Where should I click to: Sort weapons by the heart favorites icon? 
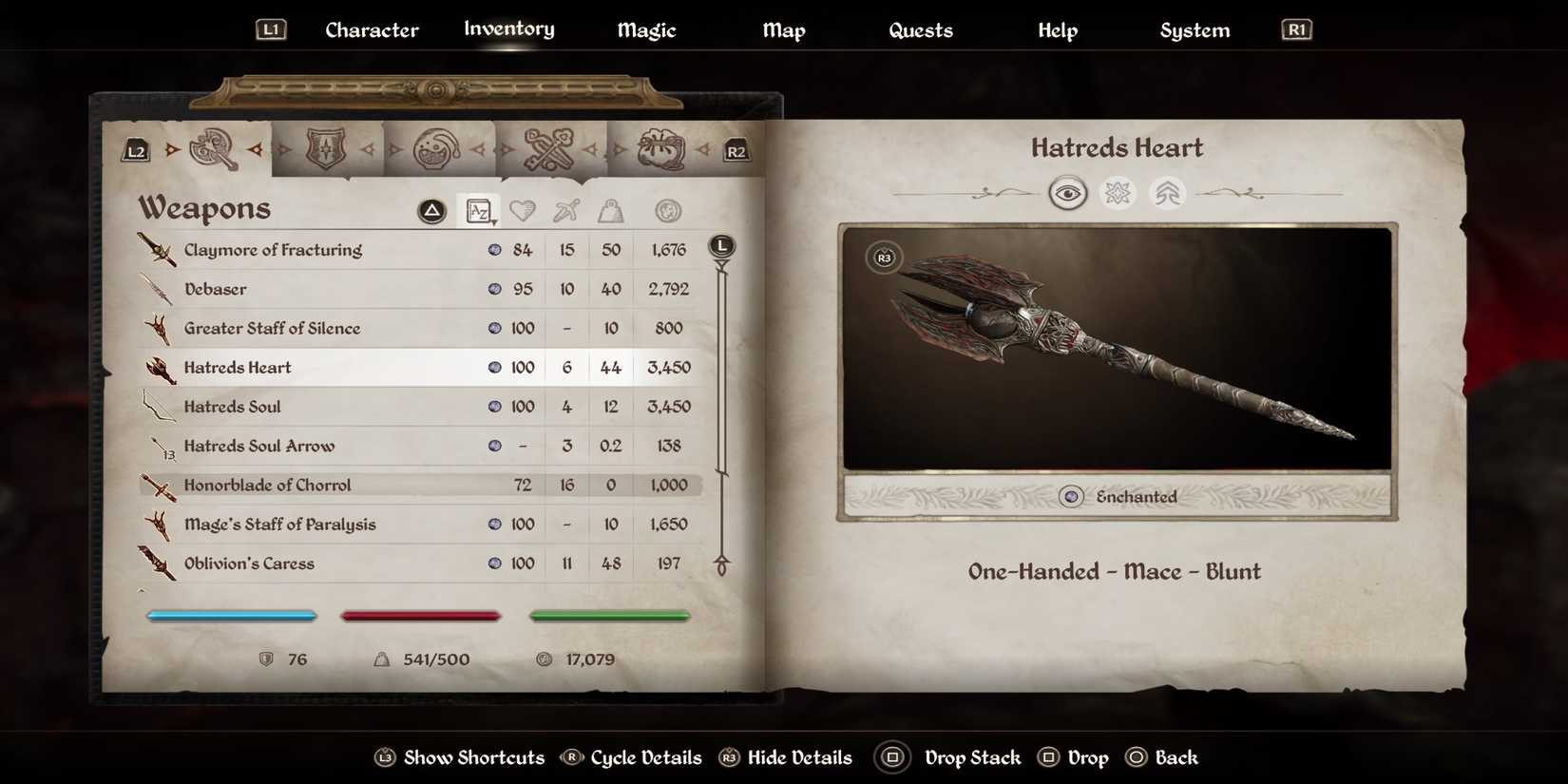point(524,210)
